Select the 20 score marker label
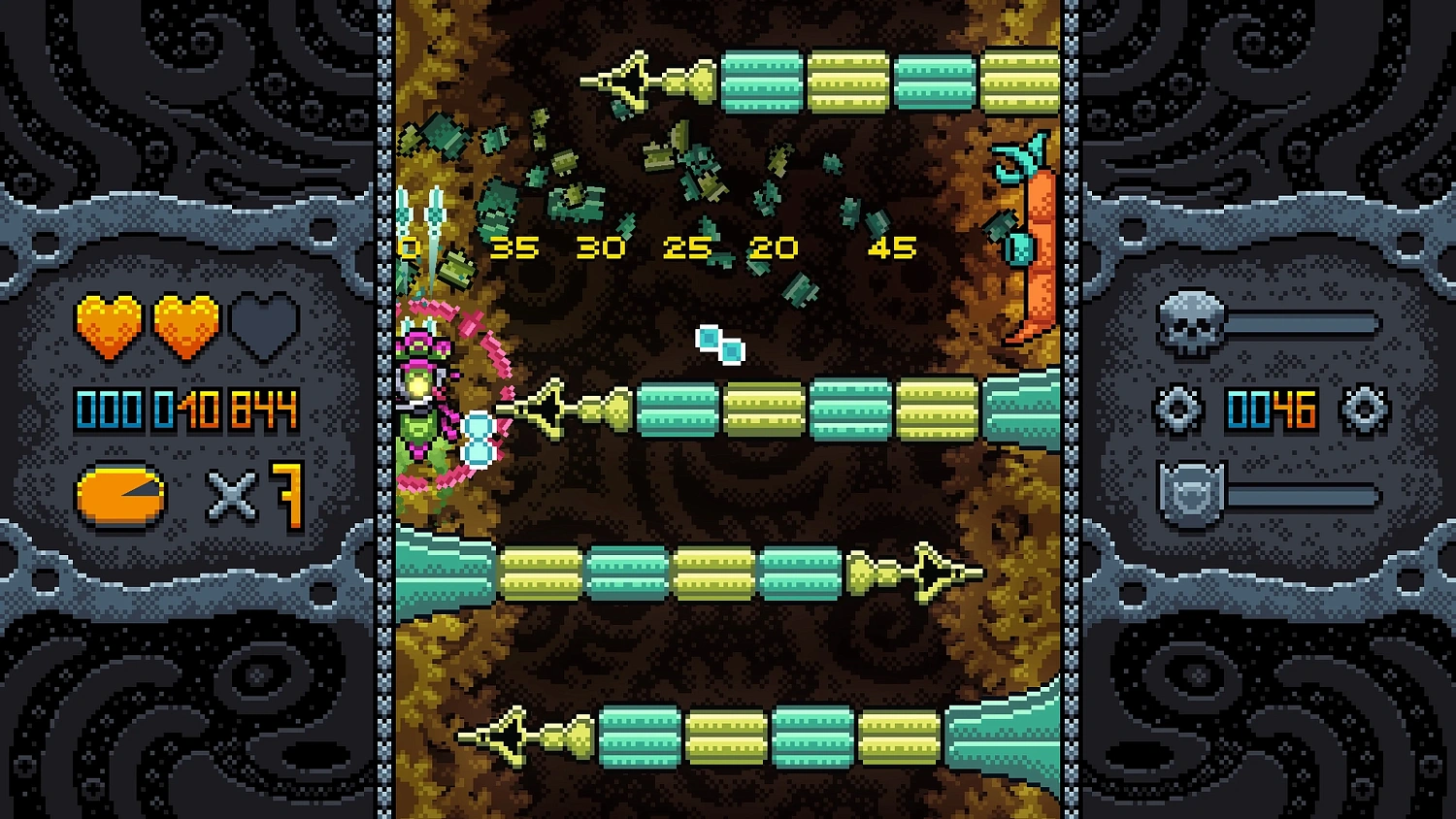The image size is (1456, 819). point(772,247)
